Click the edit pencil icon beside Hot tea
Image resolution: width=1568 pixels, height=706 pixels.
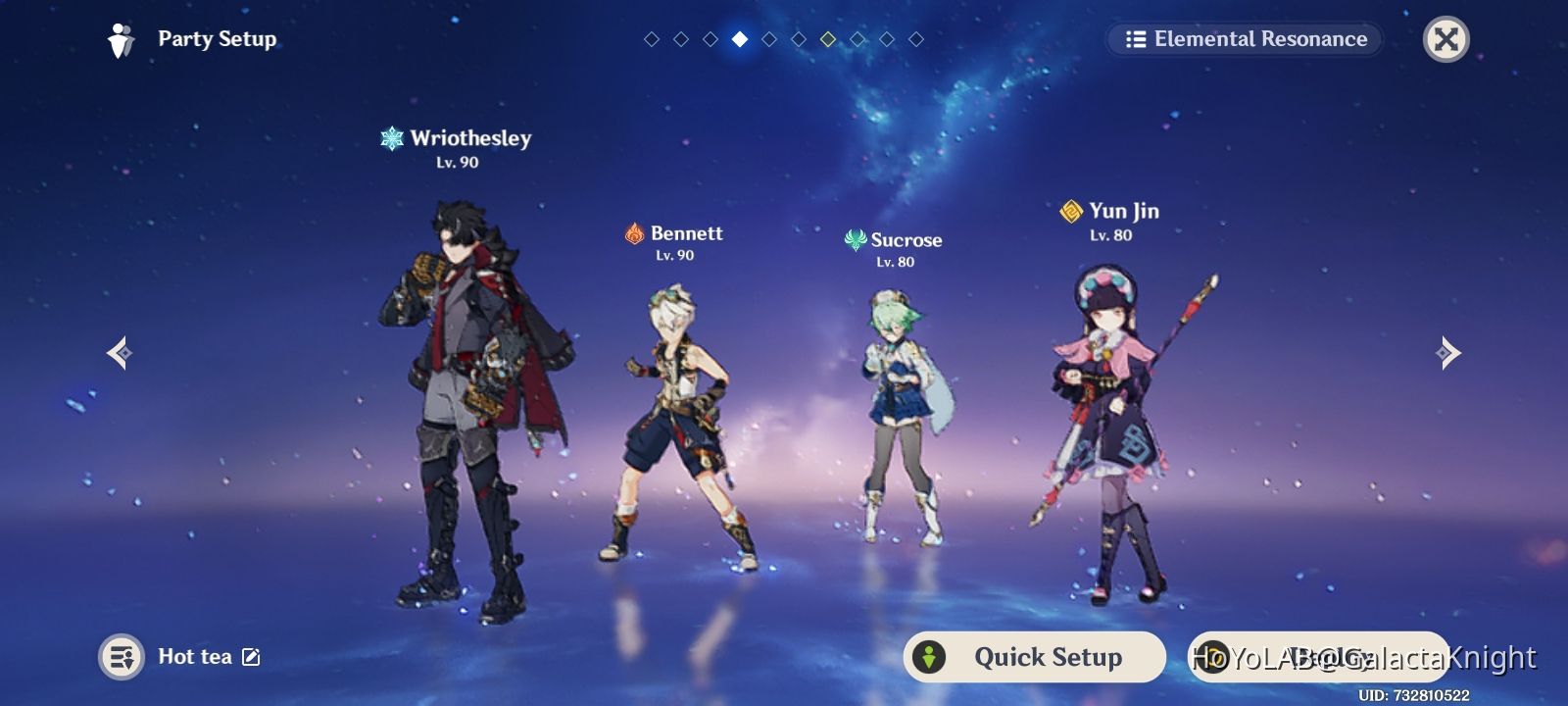pyautogui.click(x=252, y=657)
